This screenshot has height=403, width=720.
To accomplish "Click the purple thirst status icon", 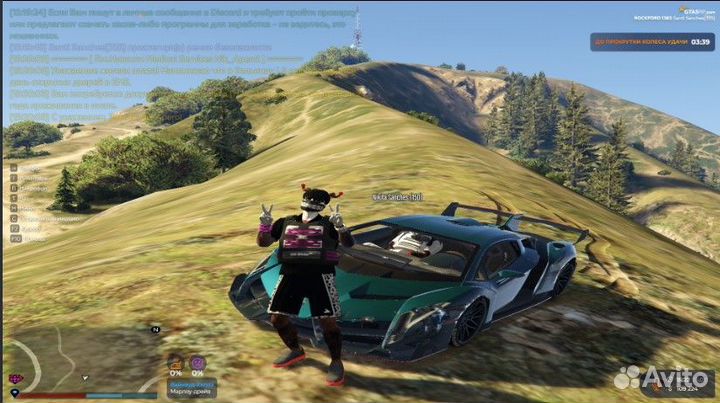I will coord(198,363).
